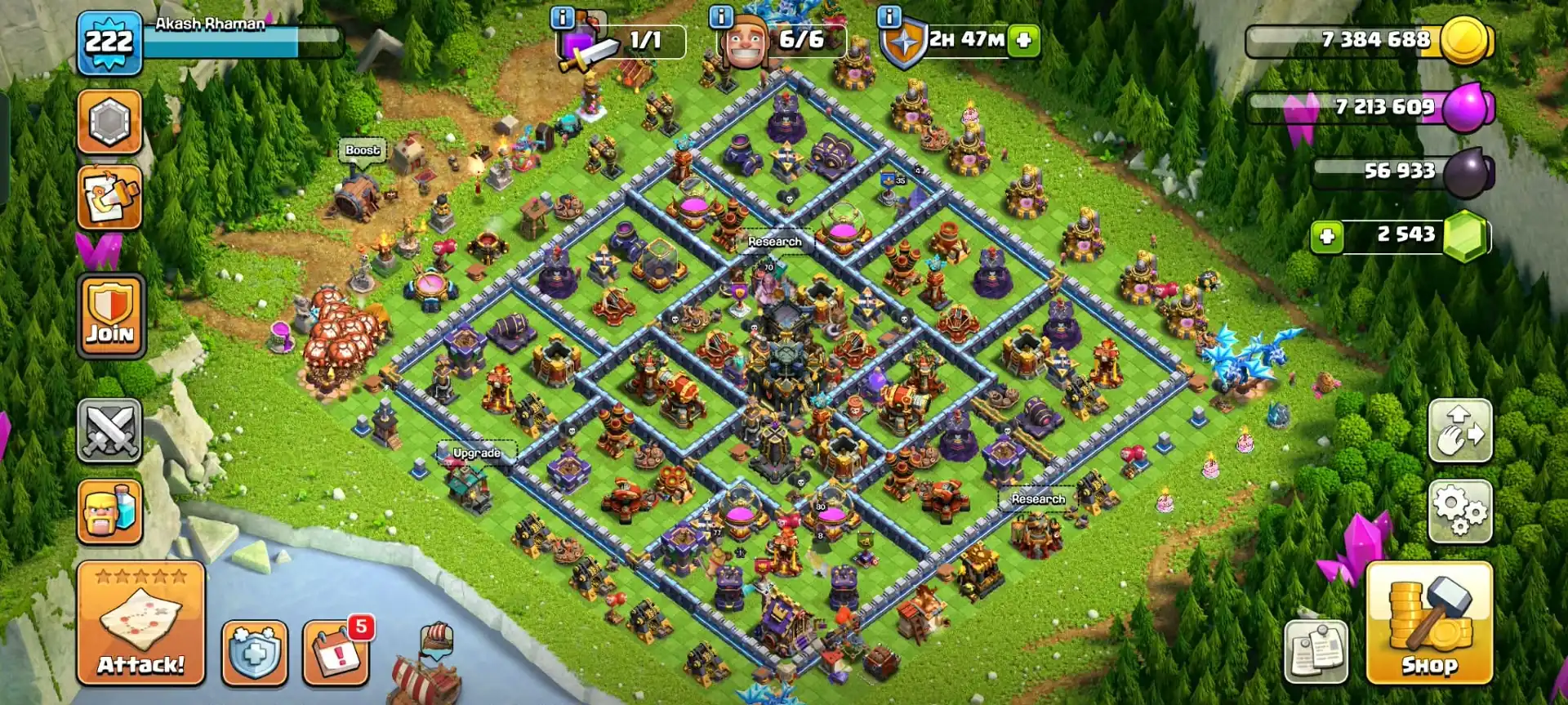The width and height of the screenshot is (1568, 705).
Task: Open the Clan Castle shield icon above Attack
Action: 253,654
